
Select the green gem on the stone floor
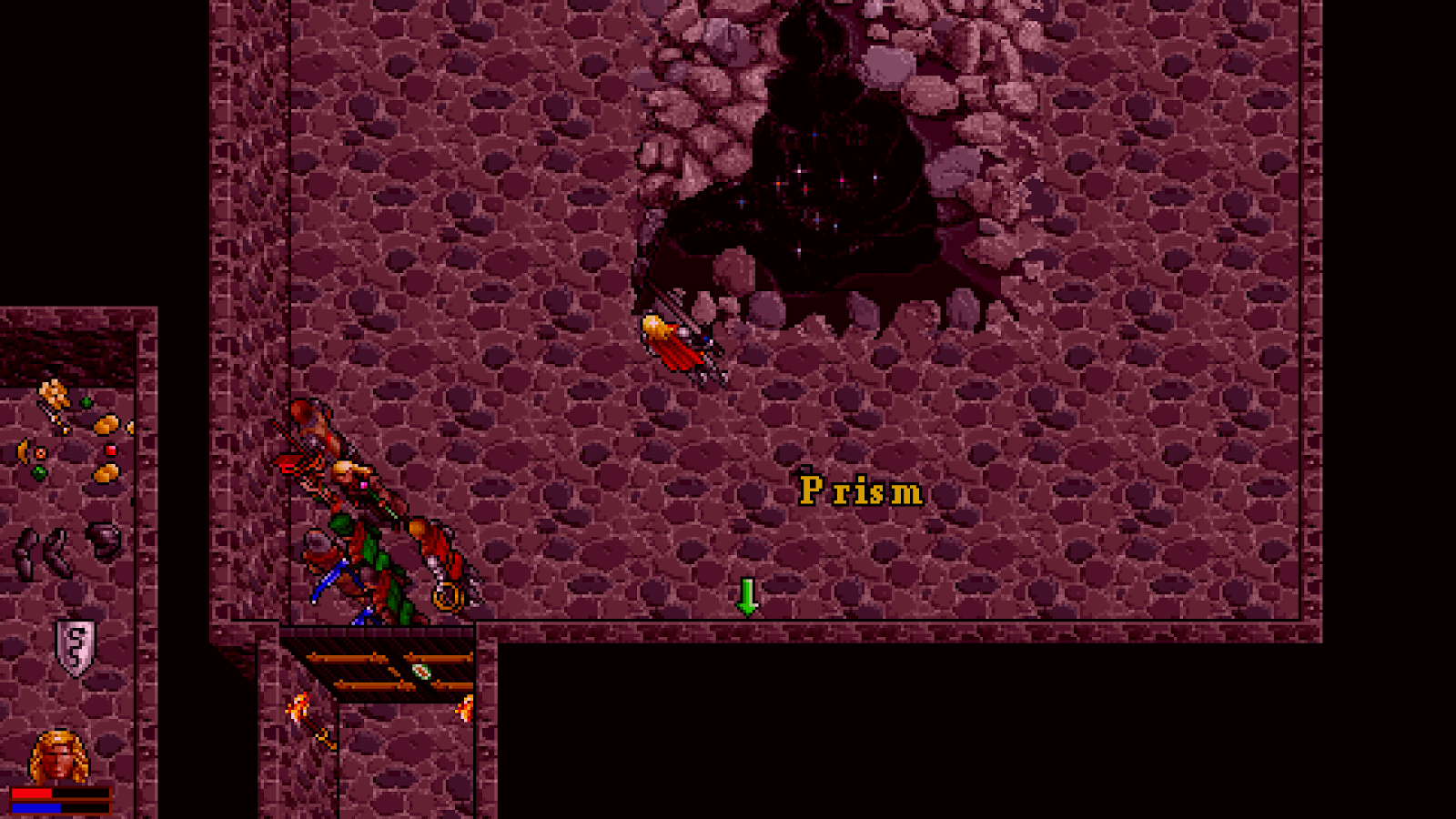pos(86,400)
